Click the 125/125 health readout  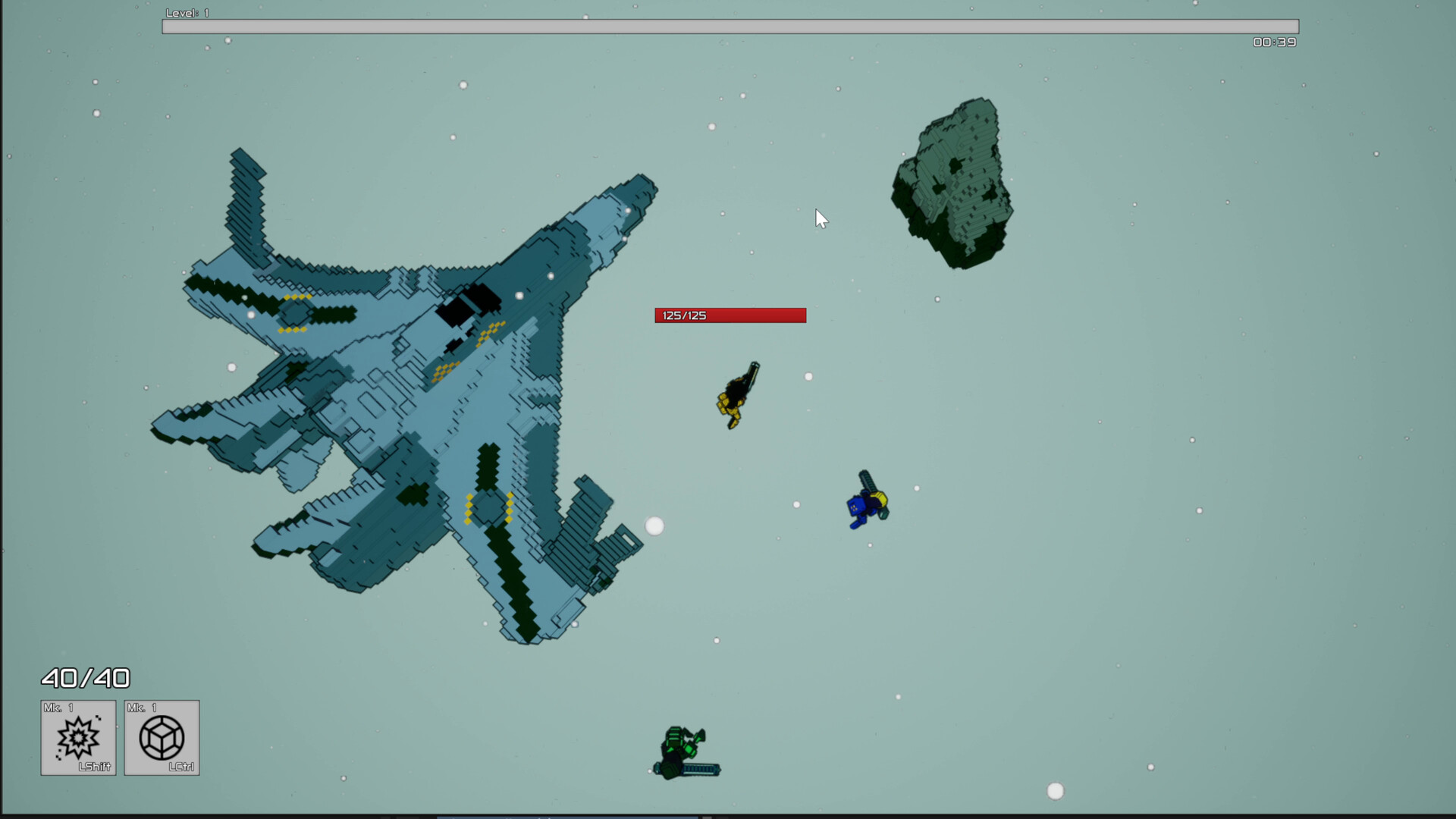tap(683, 315)
